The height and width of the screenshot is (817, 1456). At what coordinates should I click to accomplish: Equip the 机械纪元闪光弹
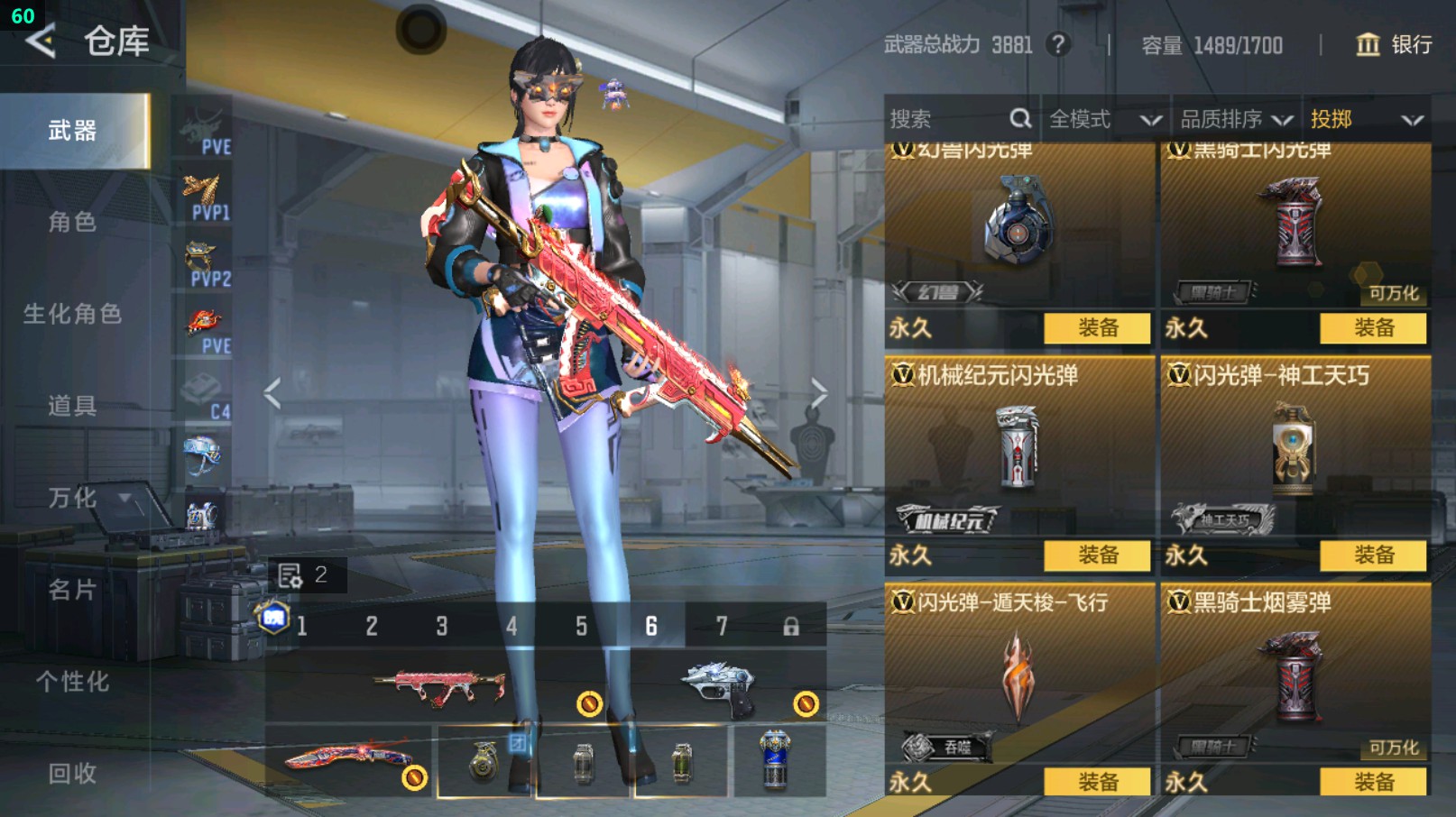coord(1097,555)
